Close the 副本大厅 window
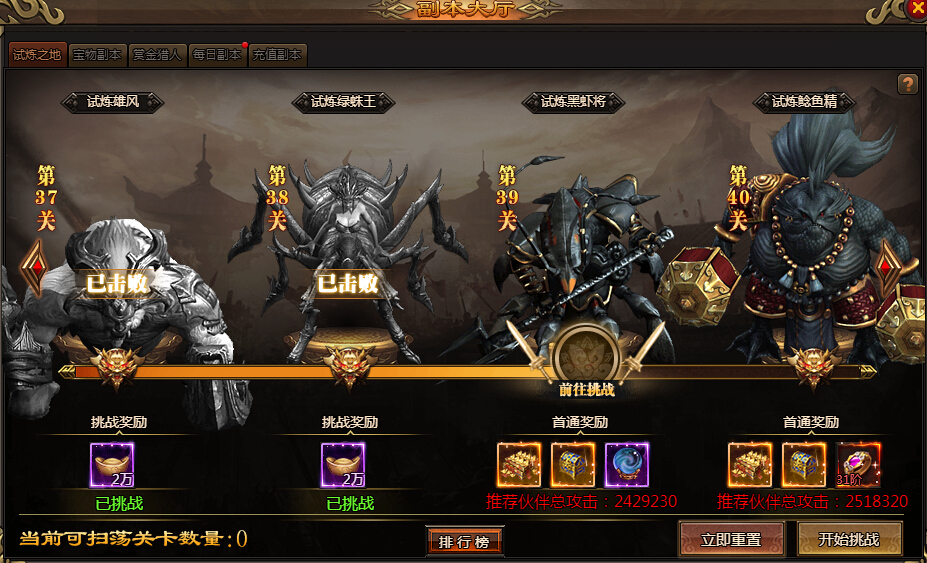Viewport: 927px width, 563px height. click(916, 10)
